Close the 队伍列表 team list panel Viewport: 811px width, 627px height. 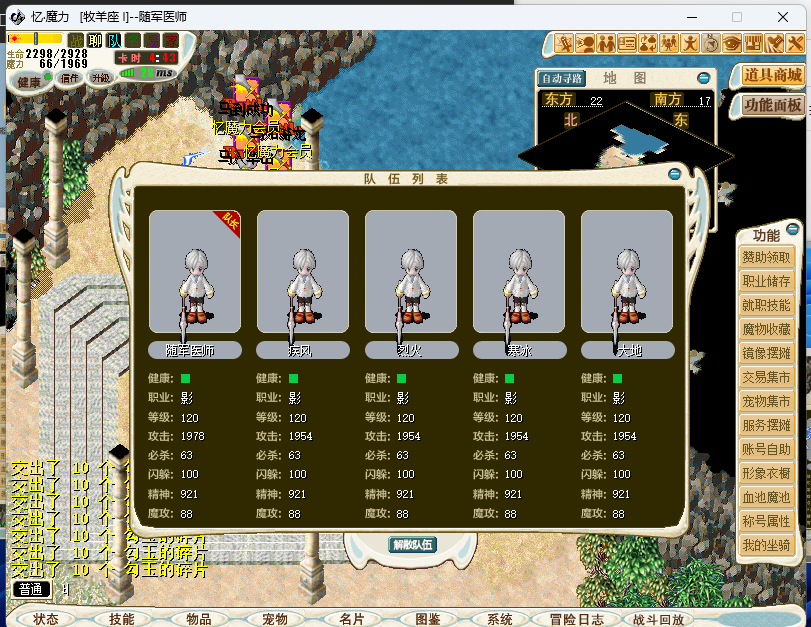(675, 175)
